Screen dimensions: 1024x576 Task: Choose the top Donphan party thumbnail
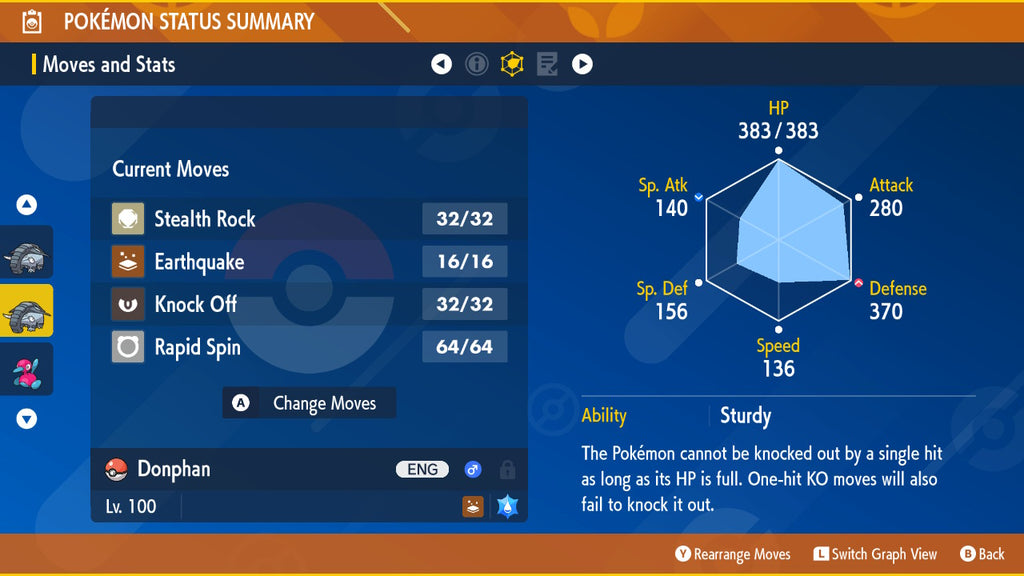[27, 252]
